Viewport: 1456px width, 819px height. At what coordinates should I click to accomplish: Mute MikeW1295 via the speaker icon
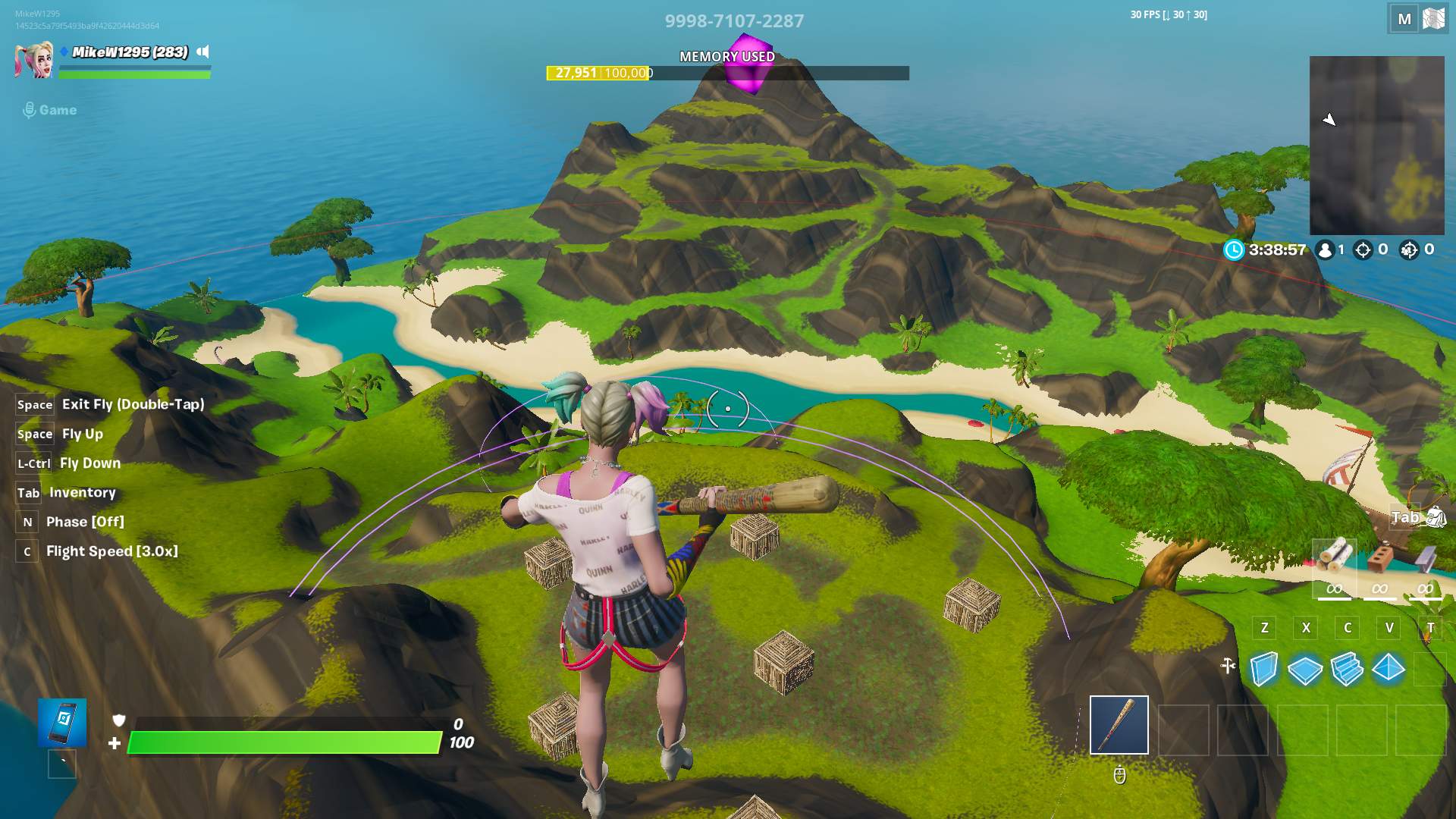pyautogui.click(x=202, y=53)
